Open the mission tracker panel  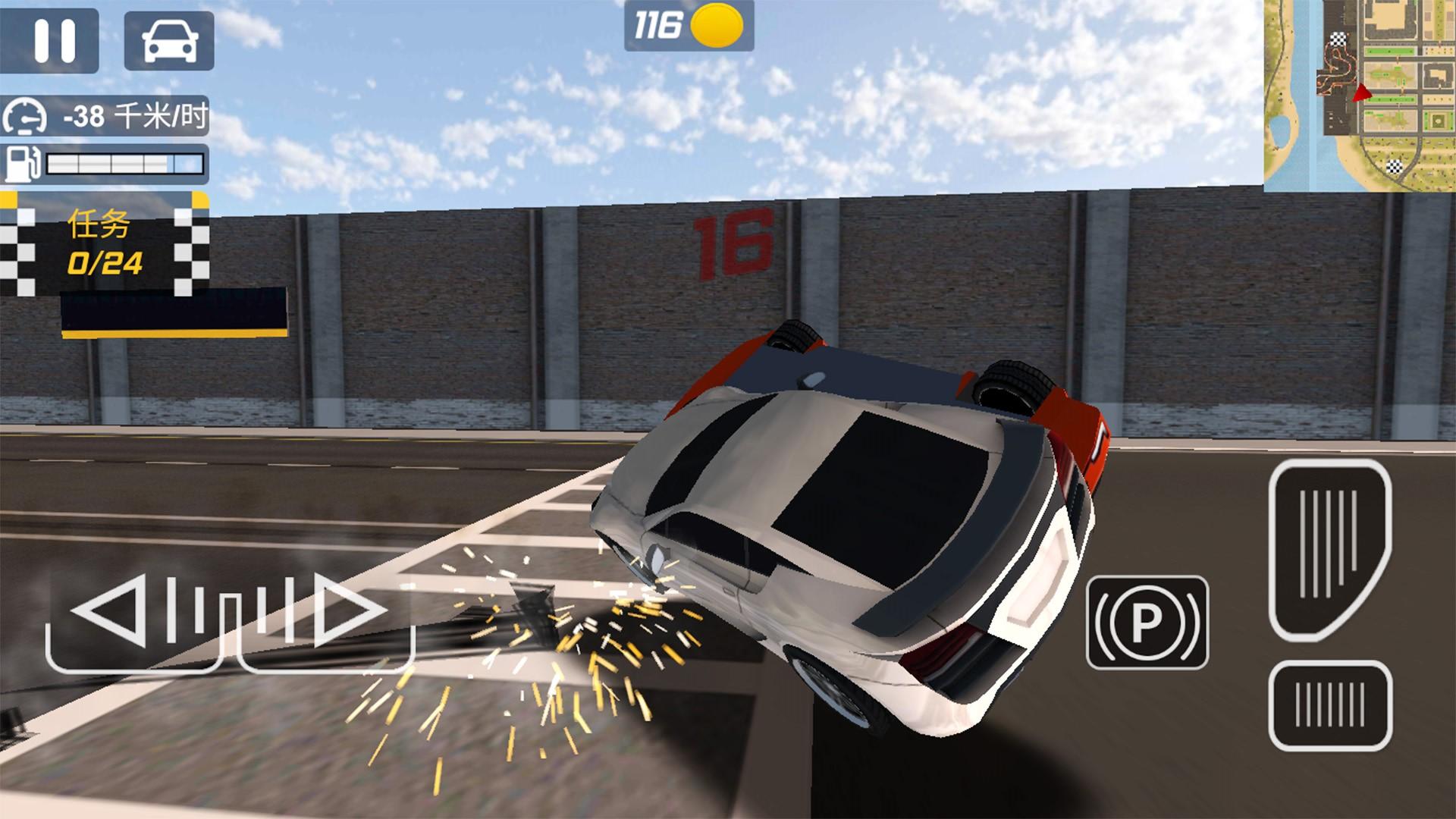tap(105, 244)
